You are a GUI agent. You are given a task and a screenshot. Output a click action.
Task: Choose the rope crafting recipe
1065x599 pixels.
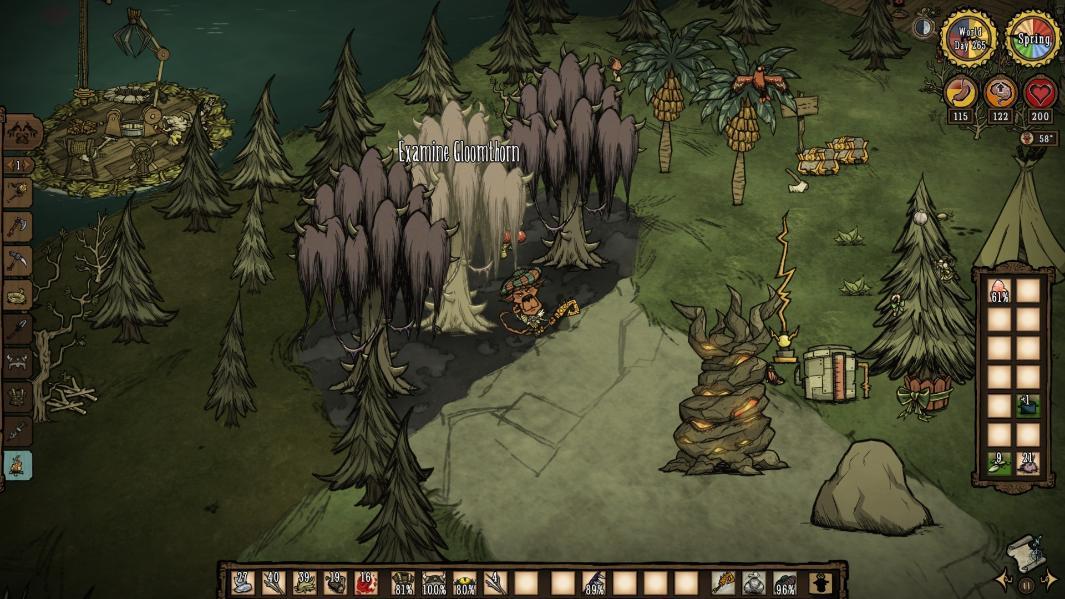(19, 295)
